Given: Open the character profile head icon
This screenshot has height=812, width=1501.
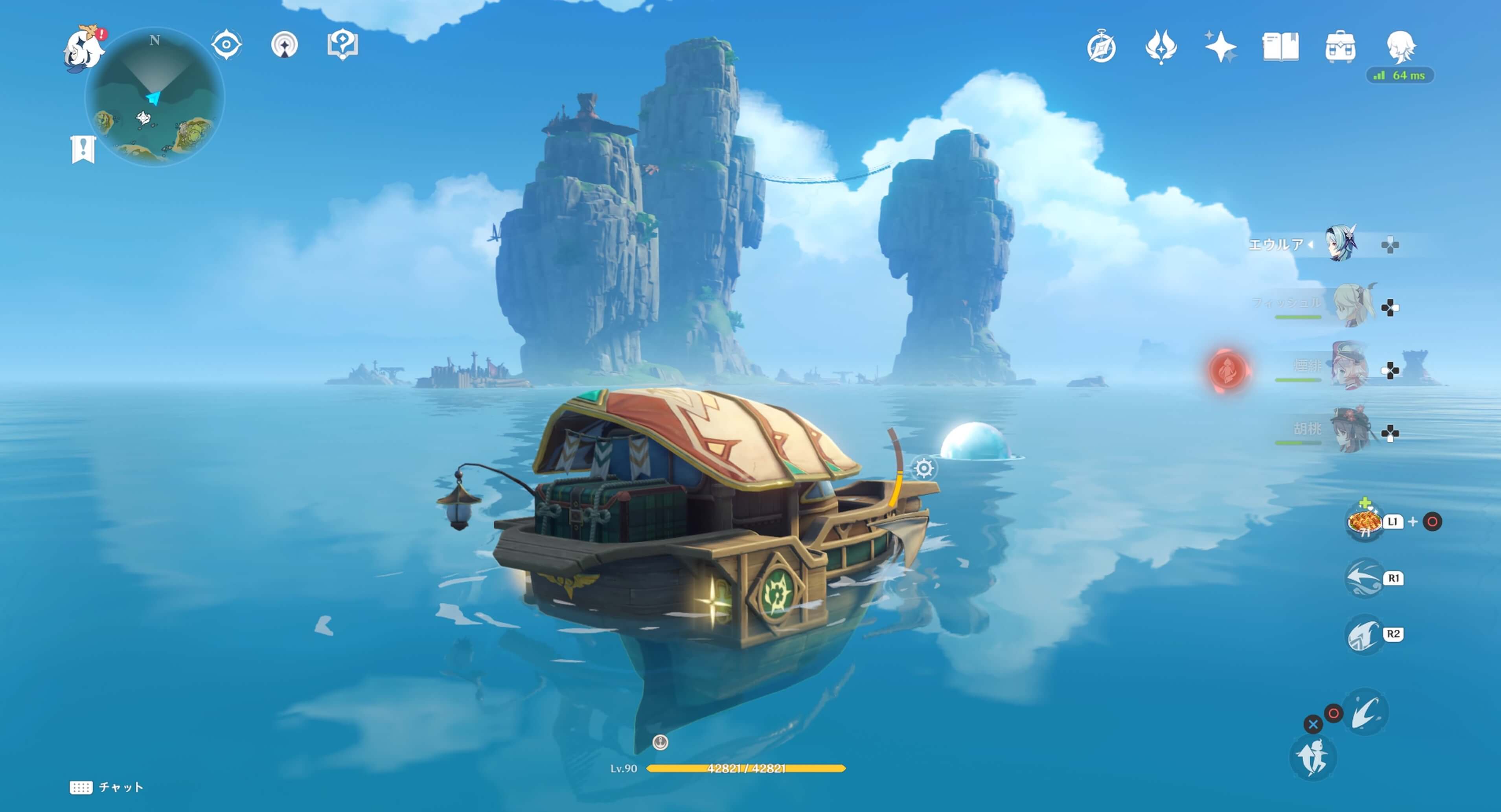Looking at the screenshot, I should tap(1401, 47).
